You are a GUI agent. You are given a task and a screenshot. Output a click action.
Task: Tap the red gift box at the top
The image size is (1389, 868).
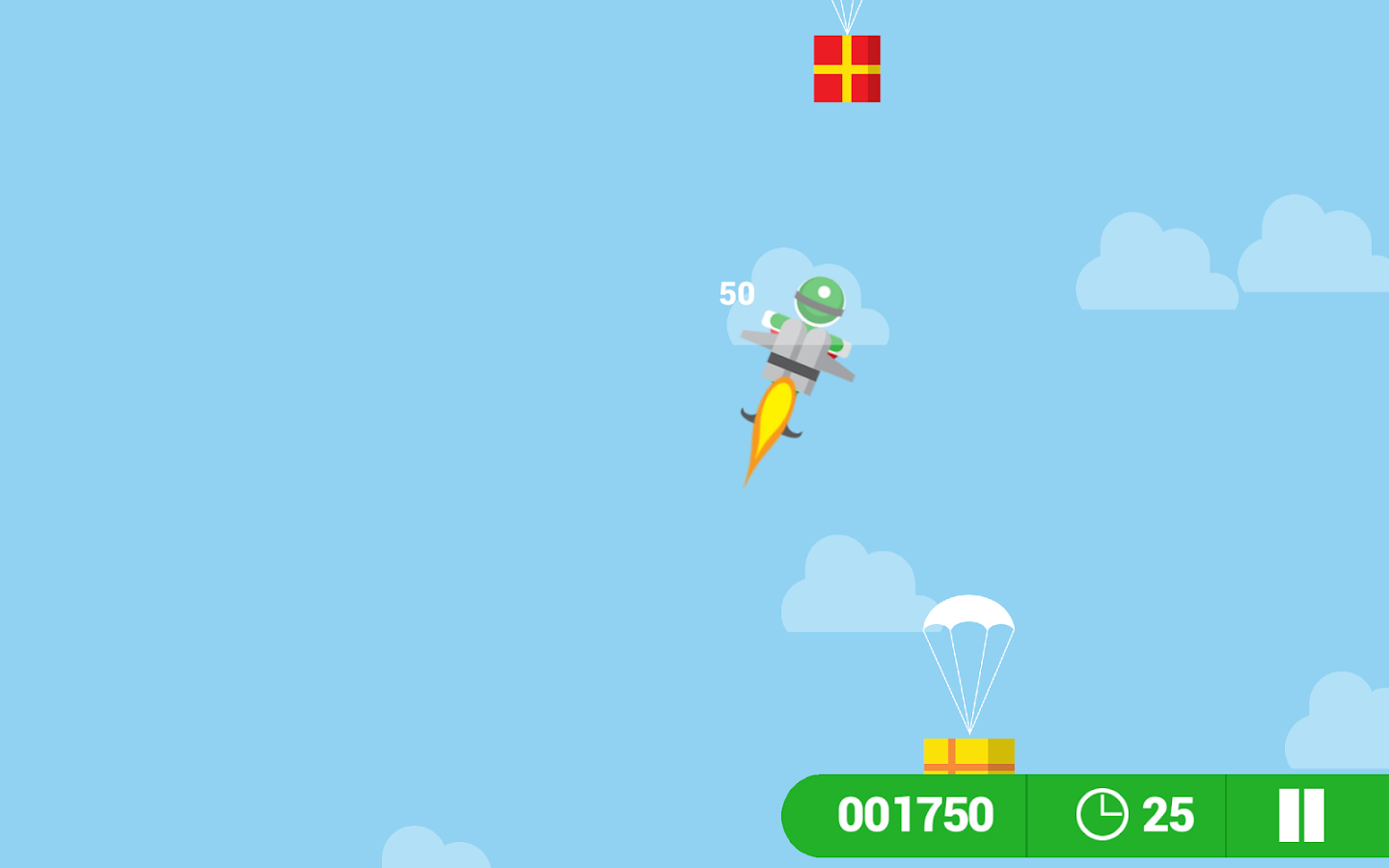point(847,69)
